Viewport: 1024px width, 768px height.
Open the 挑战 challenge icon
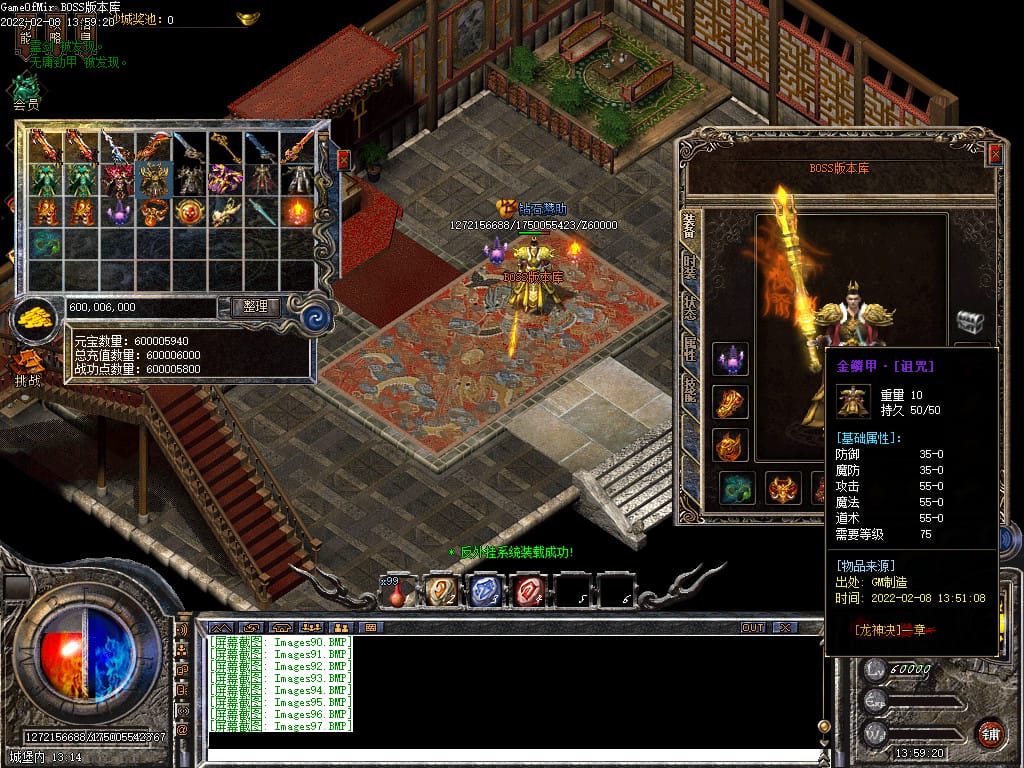27,364
